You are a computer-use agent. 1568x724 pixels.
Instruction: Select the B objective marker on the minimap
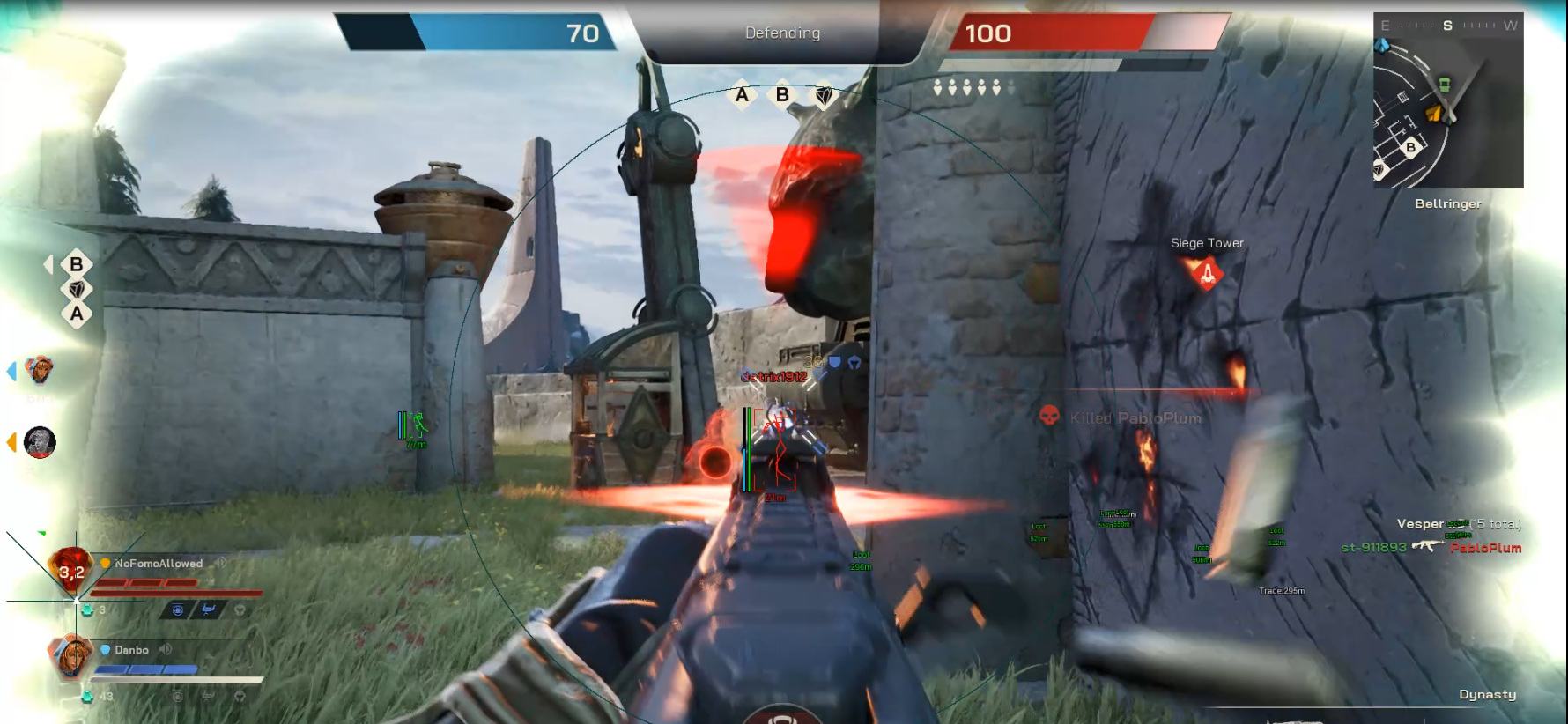coord(1410,147)
